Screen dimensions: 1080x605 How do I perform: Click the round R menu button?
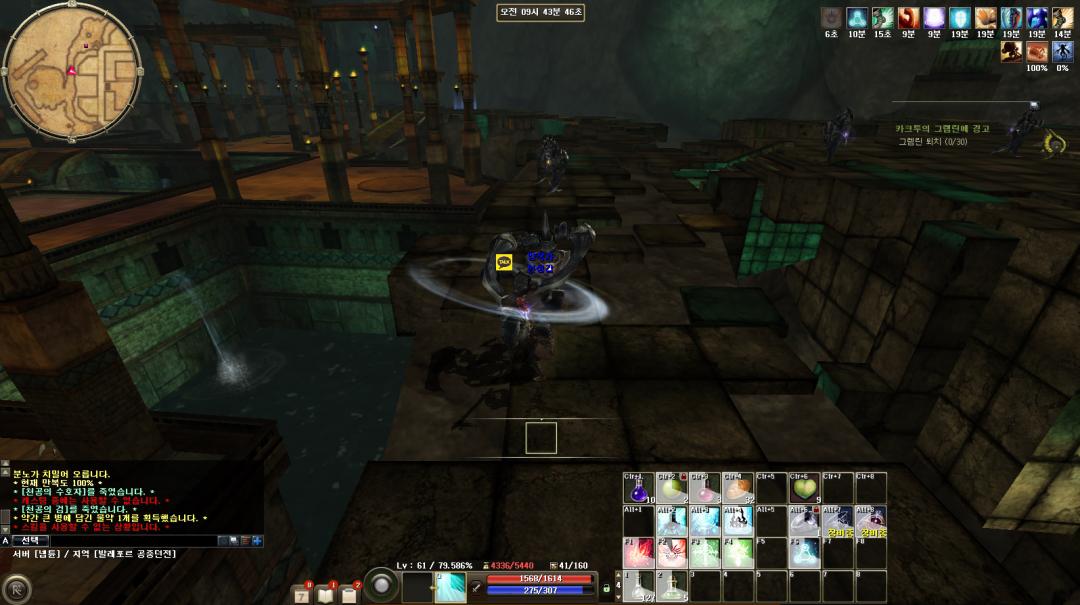15,589
